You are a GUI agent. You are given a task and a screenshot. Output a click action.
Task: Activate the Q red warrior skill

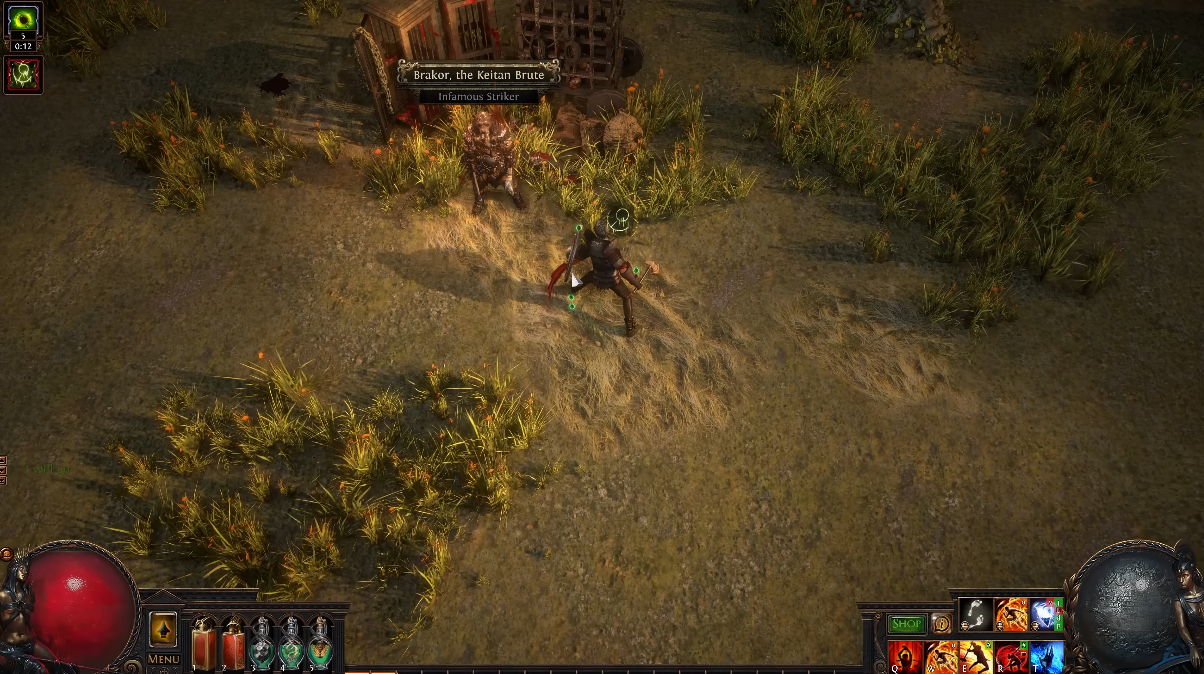tap(906, 657)
